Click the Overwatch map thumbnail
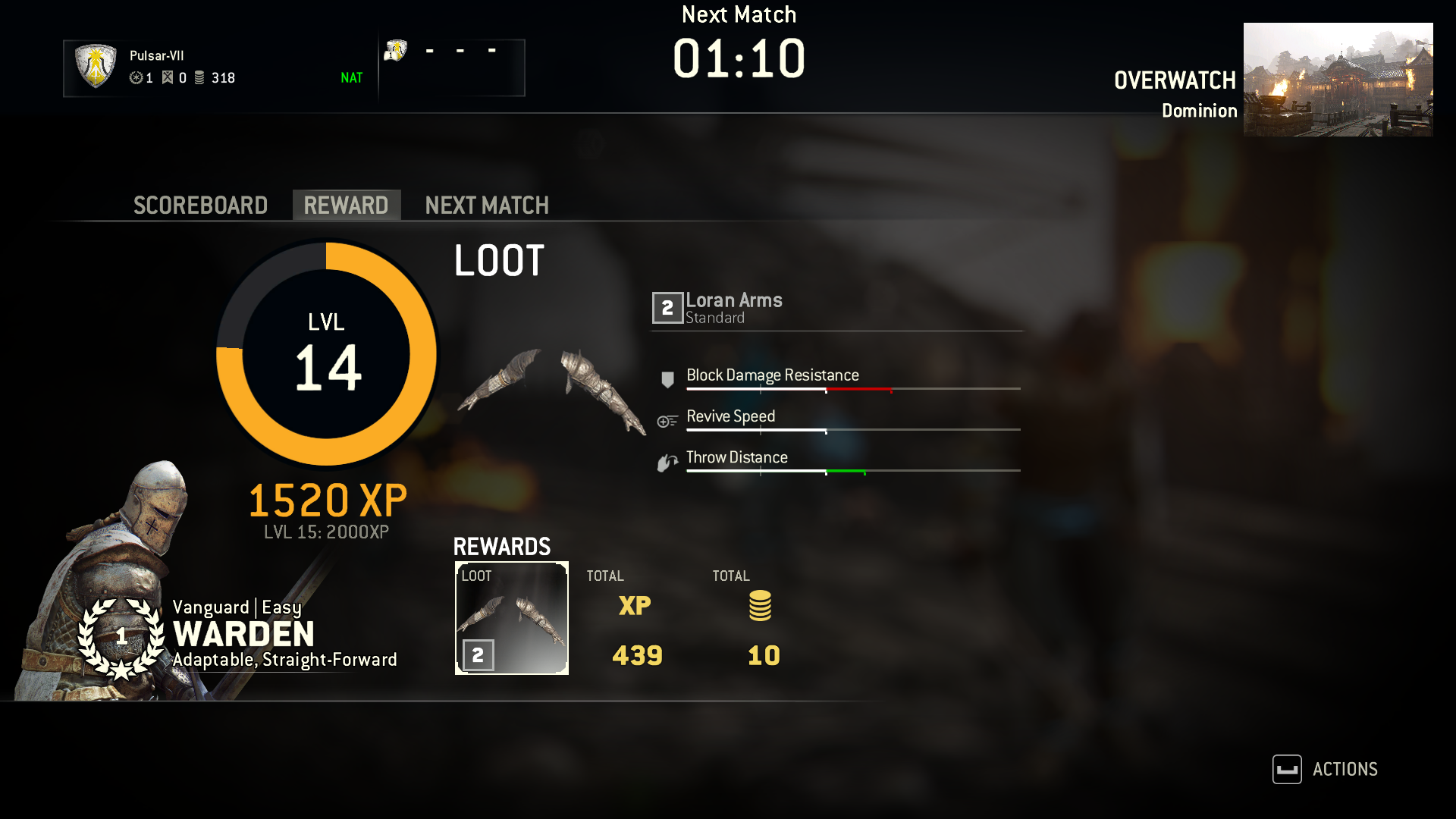Viewport: 1456px width, 819px height. [1338, 80]
